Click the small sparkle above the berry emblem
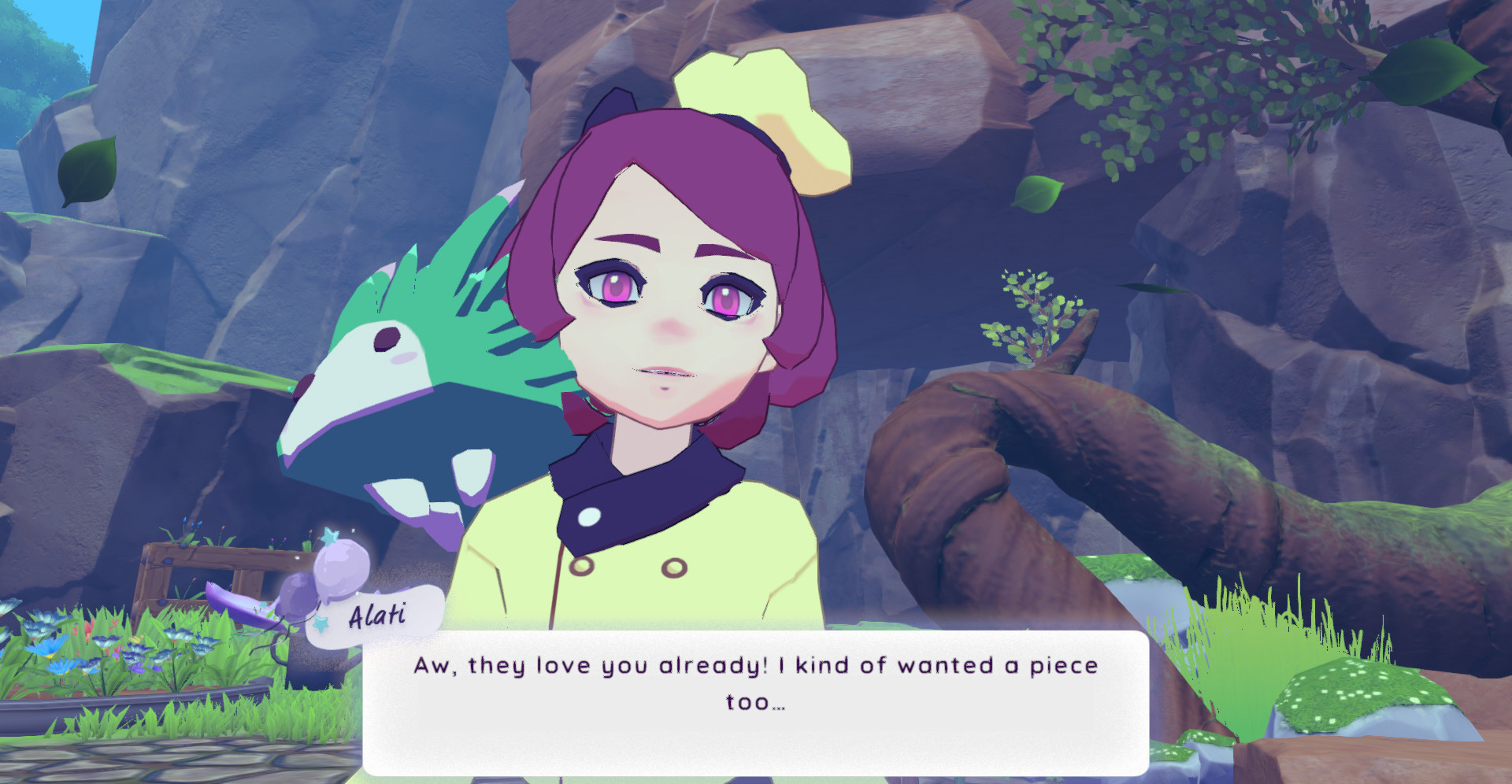The image size is (1512, 784). (x=354, y=530)
